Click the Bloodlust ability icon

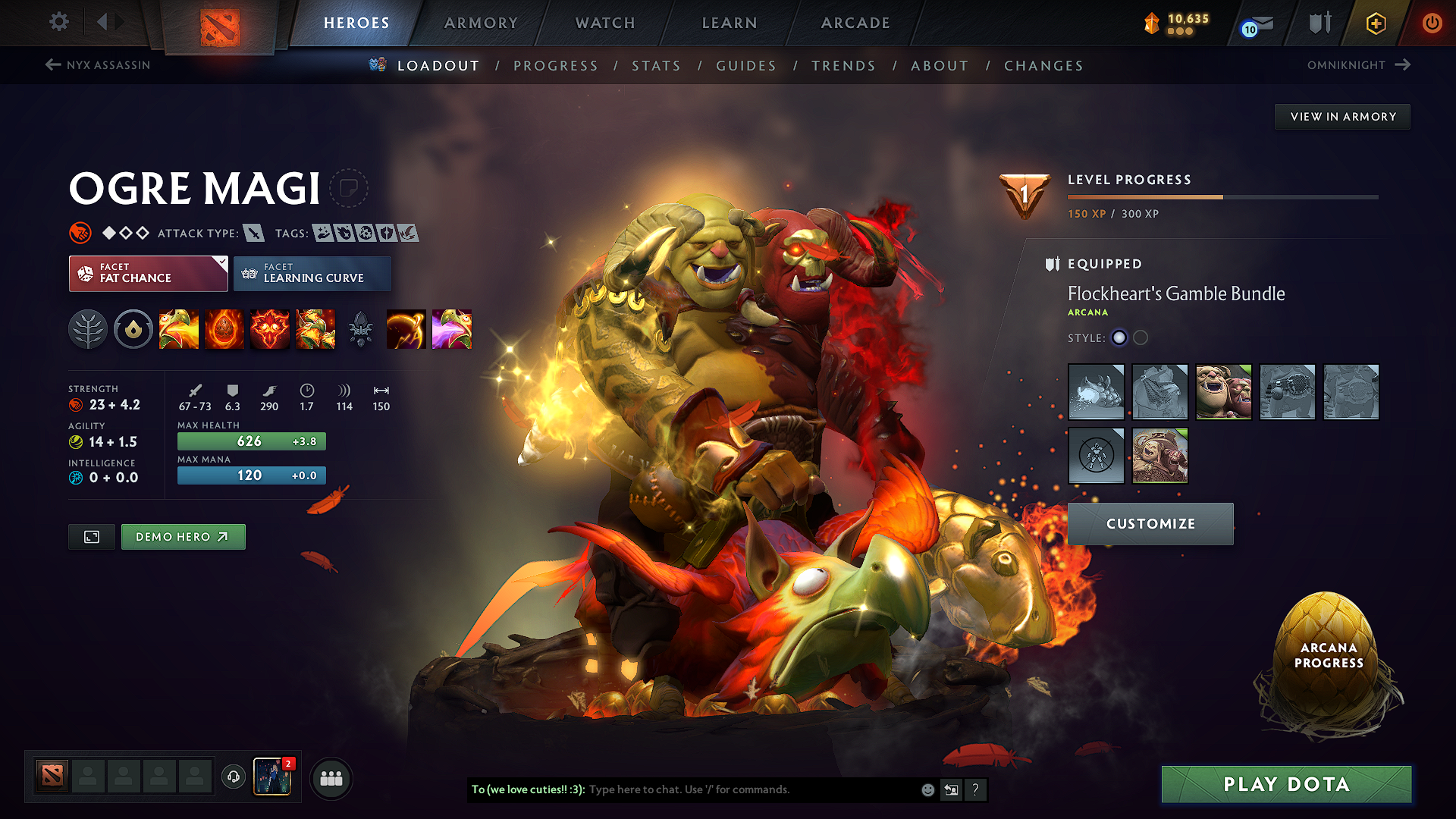[270, 329]
